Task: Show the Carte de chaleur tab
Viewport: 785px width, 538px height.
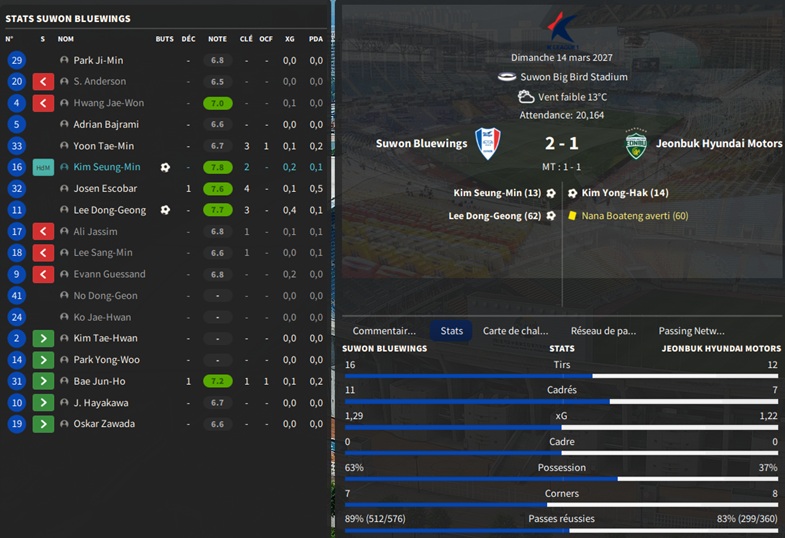Action: pyautogui.click(x=515, y=331)
